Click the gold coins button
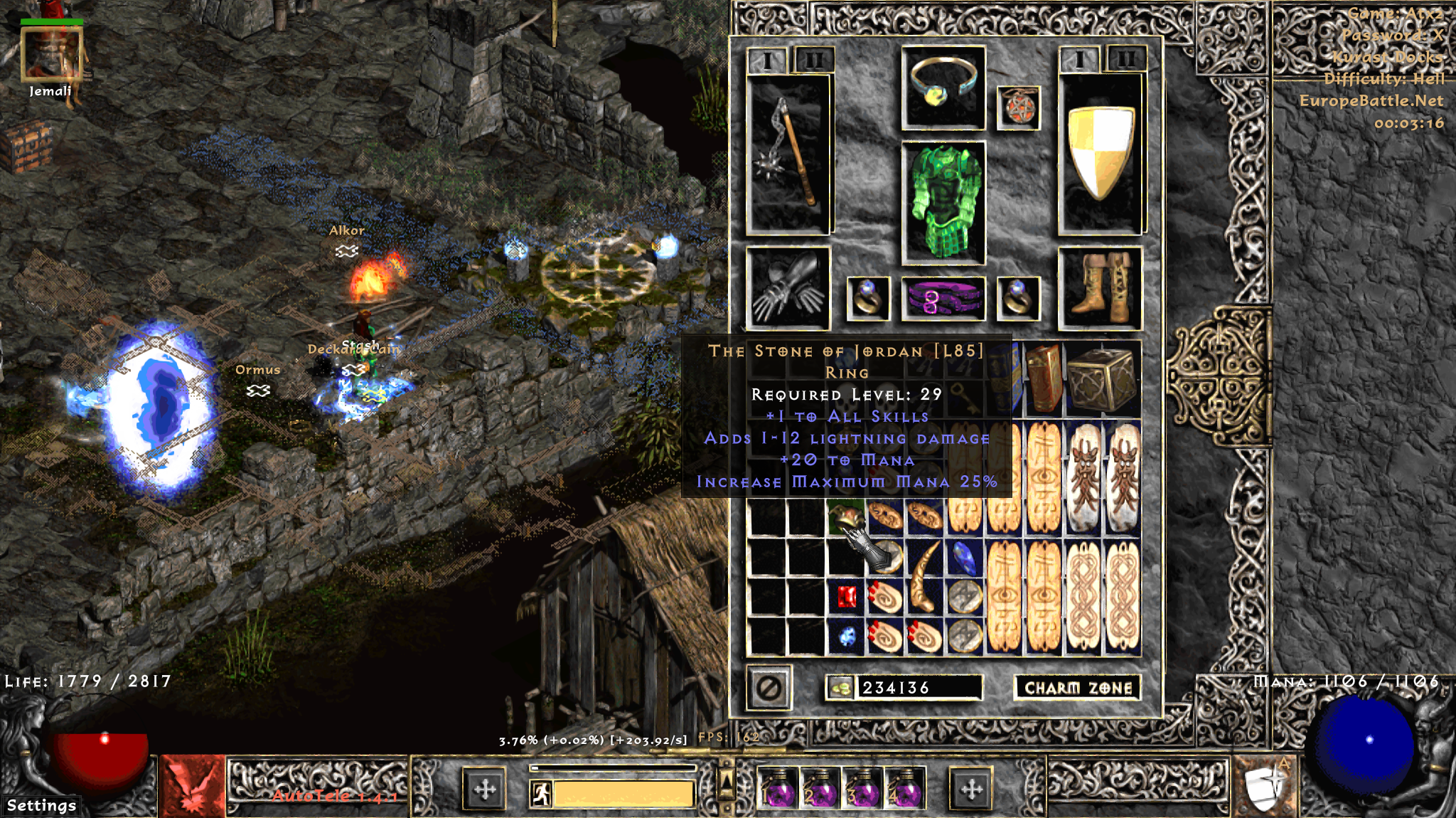The height and width of the screenshot is (818, 1456). 841,688
